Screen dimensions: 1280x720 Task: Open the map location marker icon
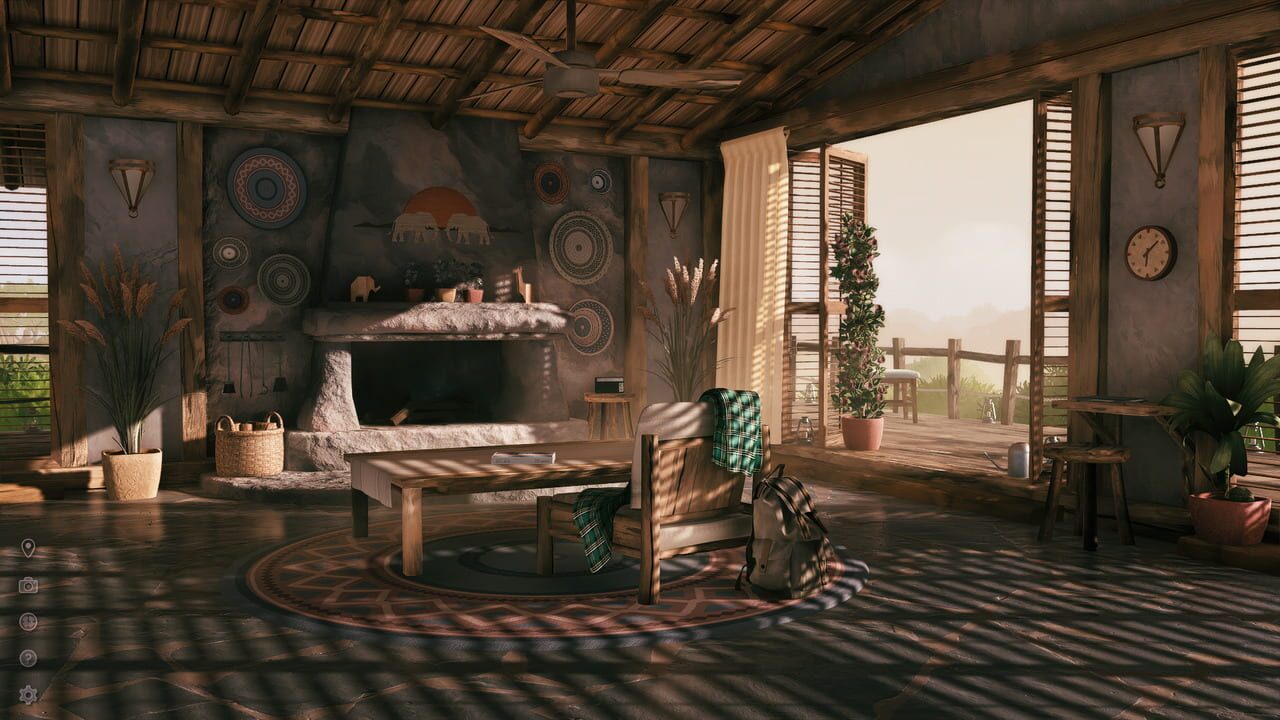coord(26,547)
